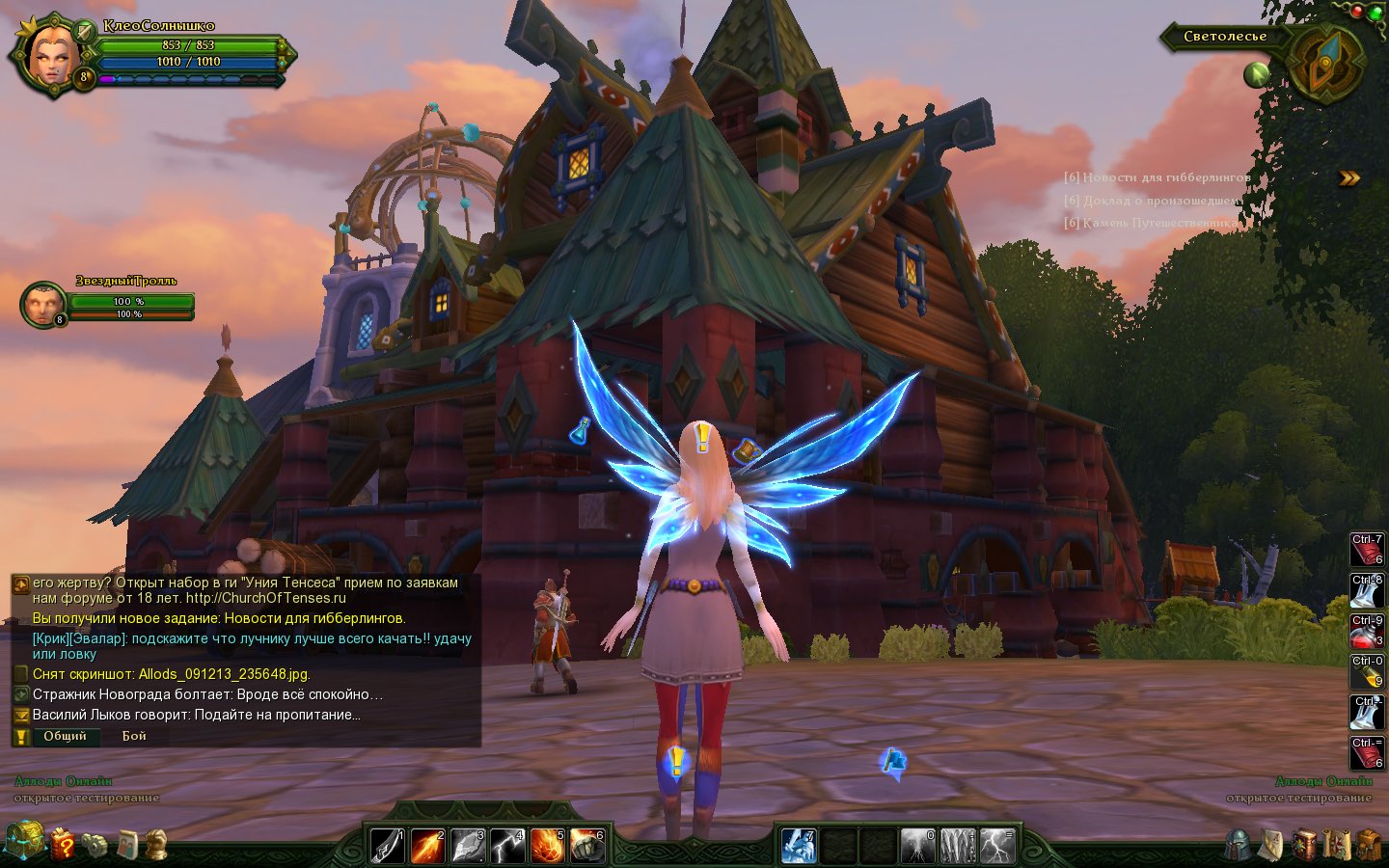
Task: Open the map scroll icon
Action: pyautogui.click(x=1336, y=845)
